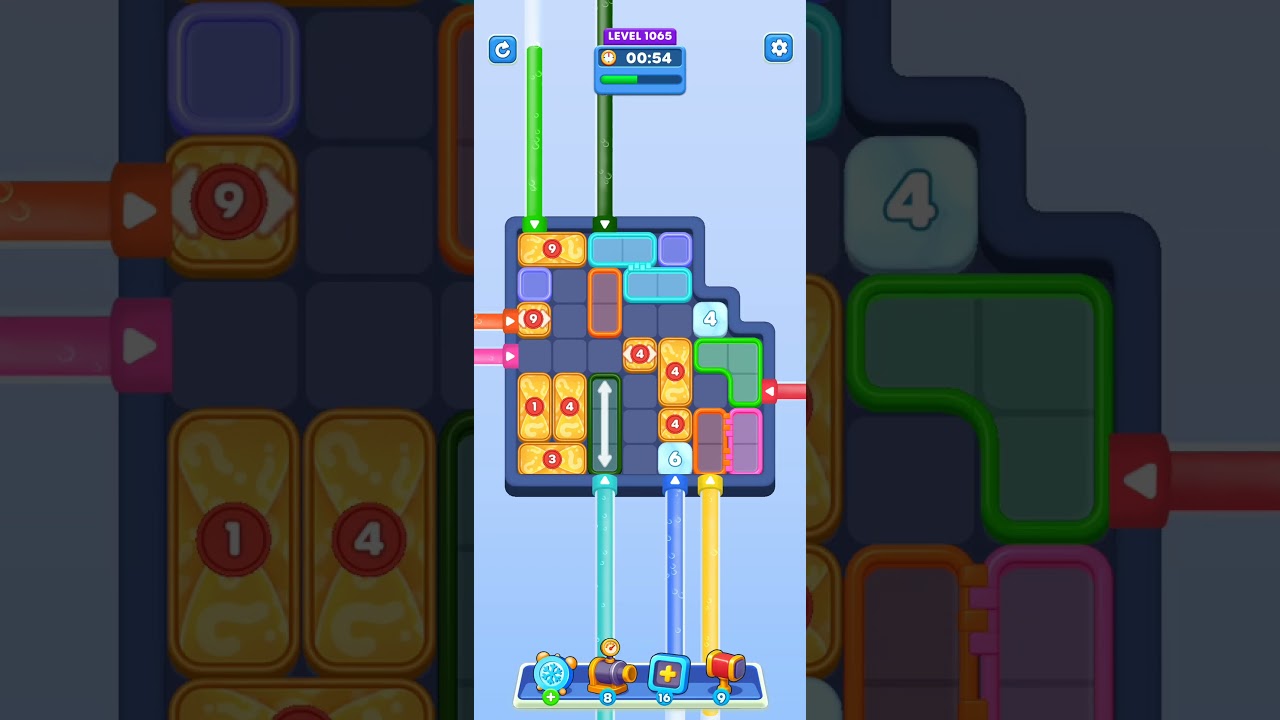1280x720 pixels.
Task: Click the timer clock icon beside 00:54
Action: 608,58
